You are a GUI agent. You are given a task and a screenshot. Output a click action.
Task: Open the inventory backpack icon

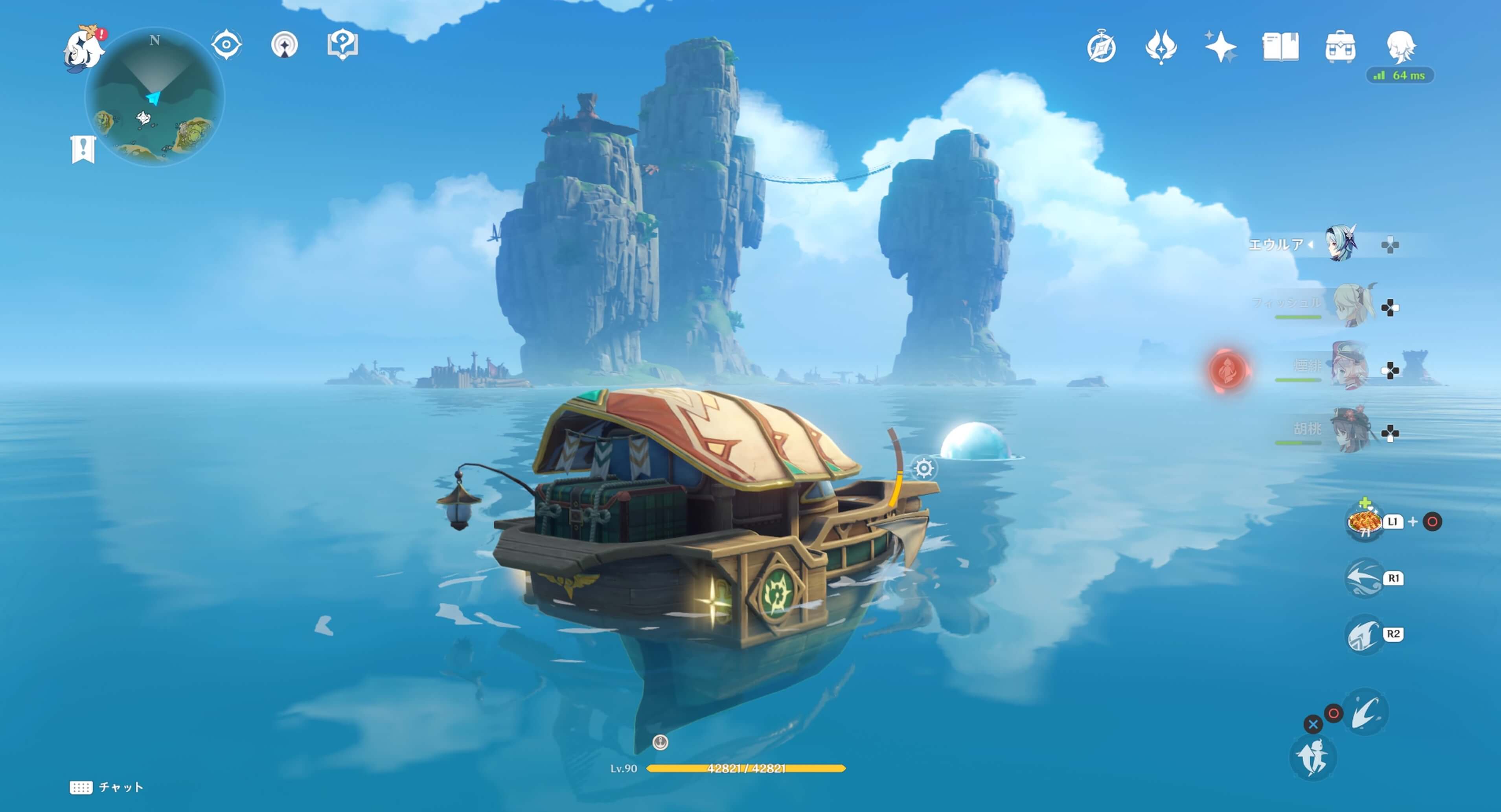point(1340,47)
